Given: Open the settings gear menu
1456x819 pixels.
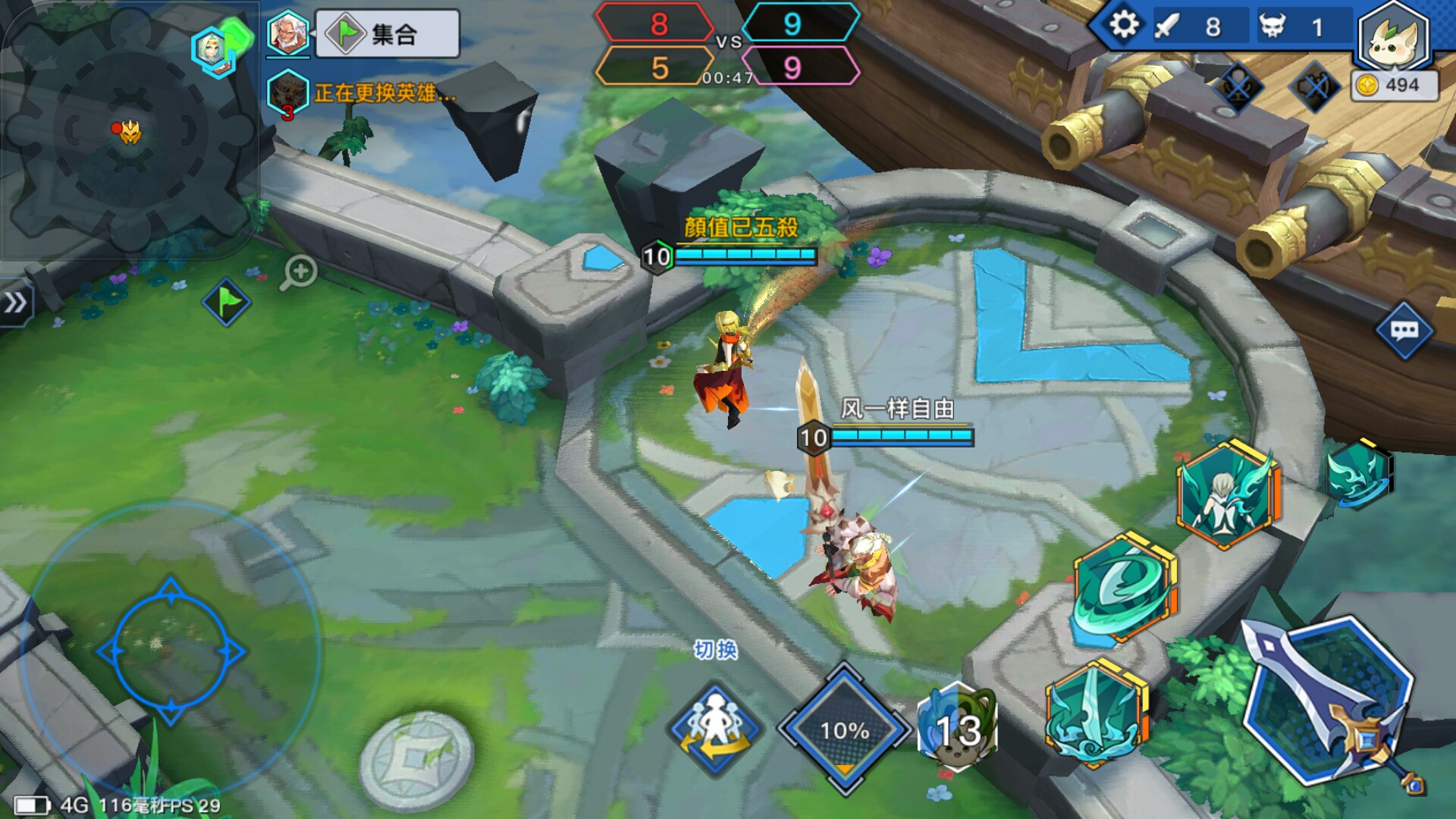Looking at the screenshot, I should pyautogui.click(x=1122, y=25).
